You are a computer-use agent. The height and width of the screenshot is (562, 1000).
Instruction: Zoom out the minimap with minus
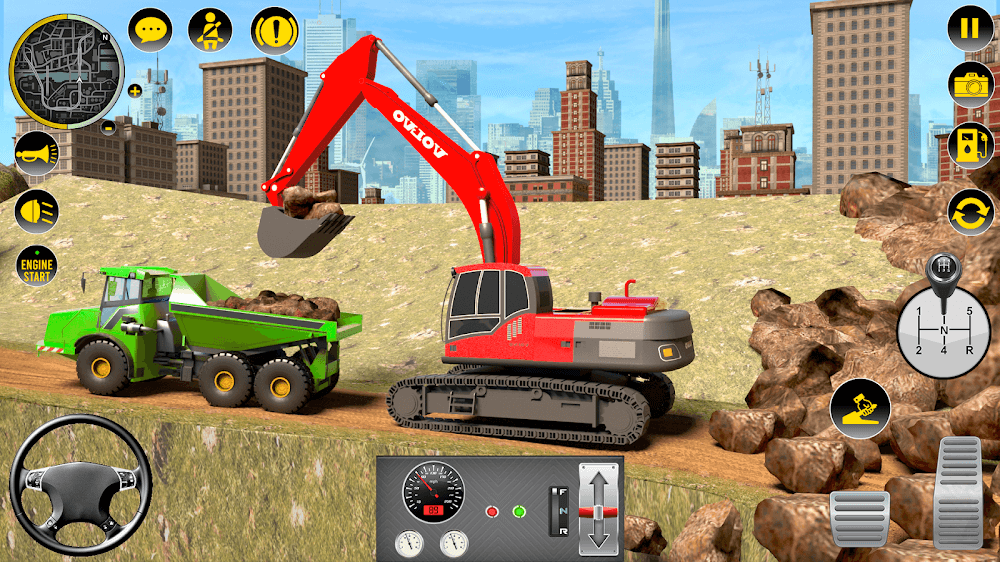click(x=109, y=127)
